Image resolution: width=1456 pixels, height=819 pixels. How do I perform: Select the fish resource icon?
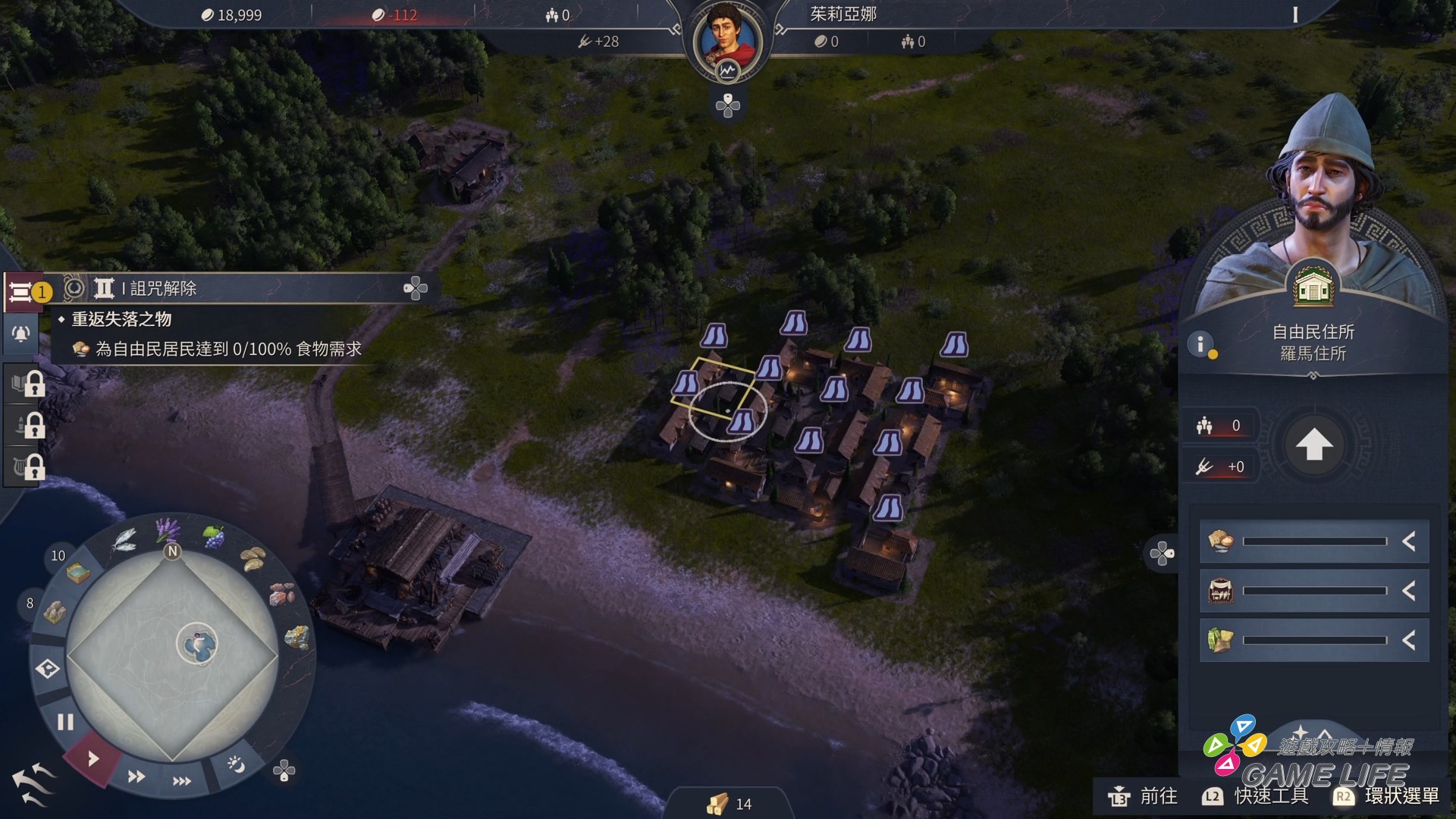tap(123, 540)
